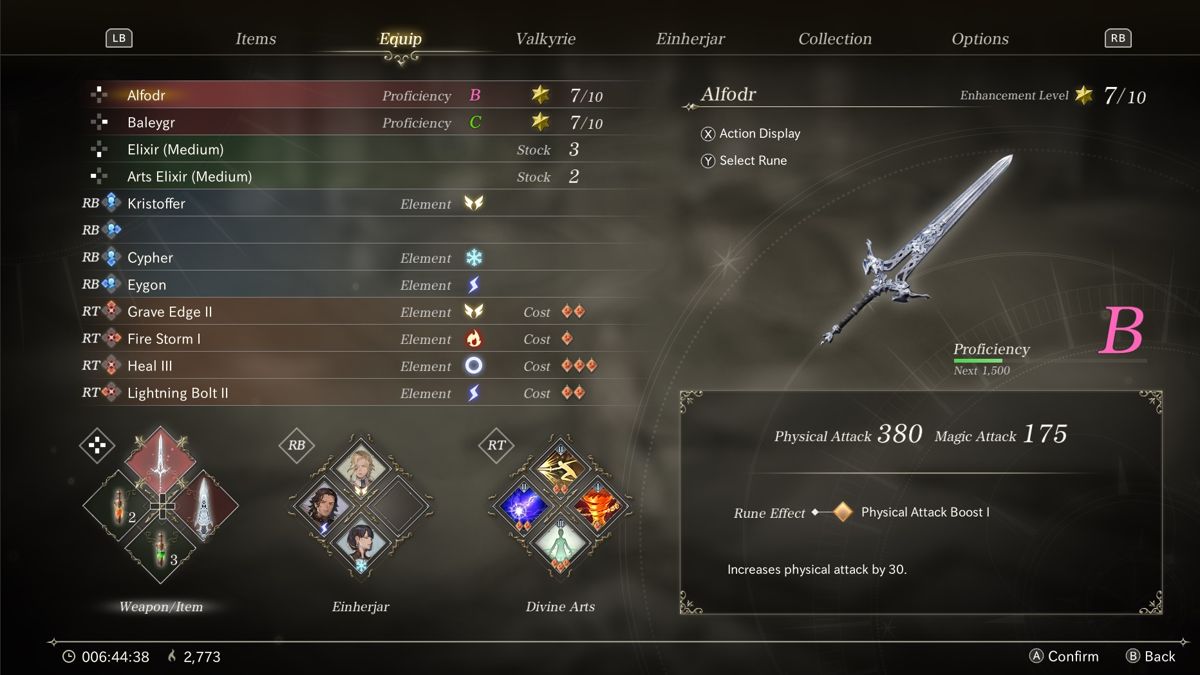Switch to the Items tab

click(256, 39)
